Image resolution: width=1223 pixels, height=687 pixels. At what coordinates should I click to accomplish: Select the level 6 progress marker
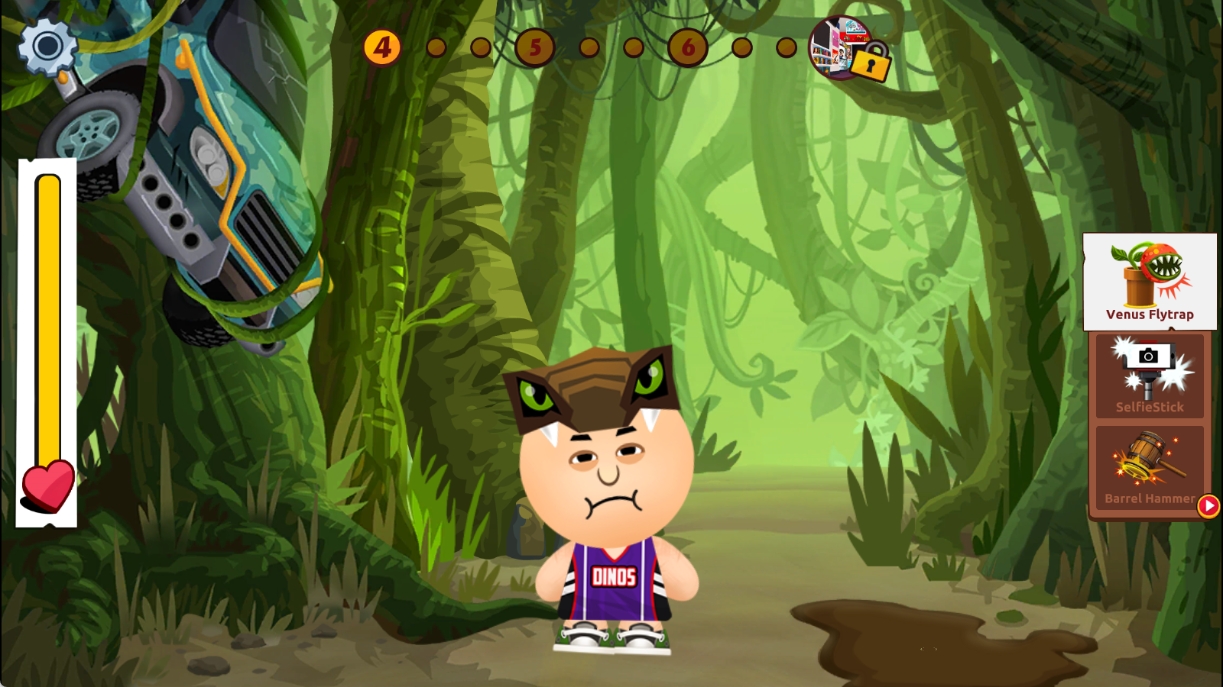click(x=688, y=47)
